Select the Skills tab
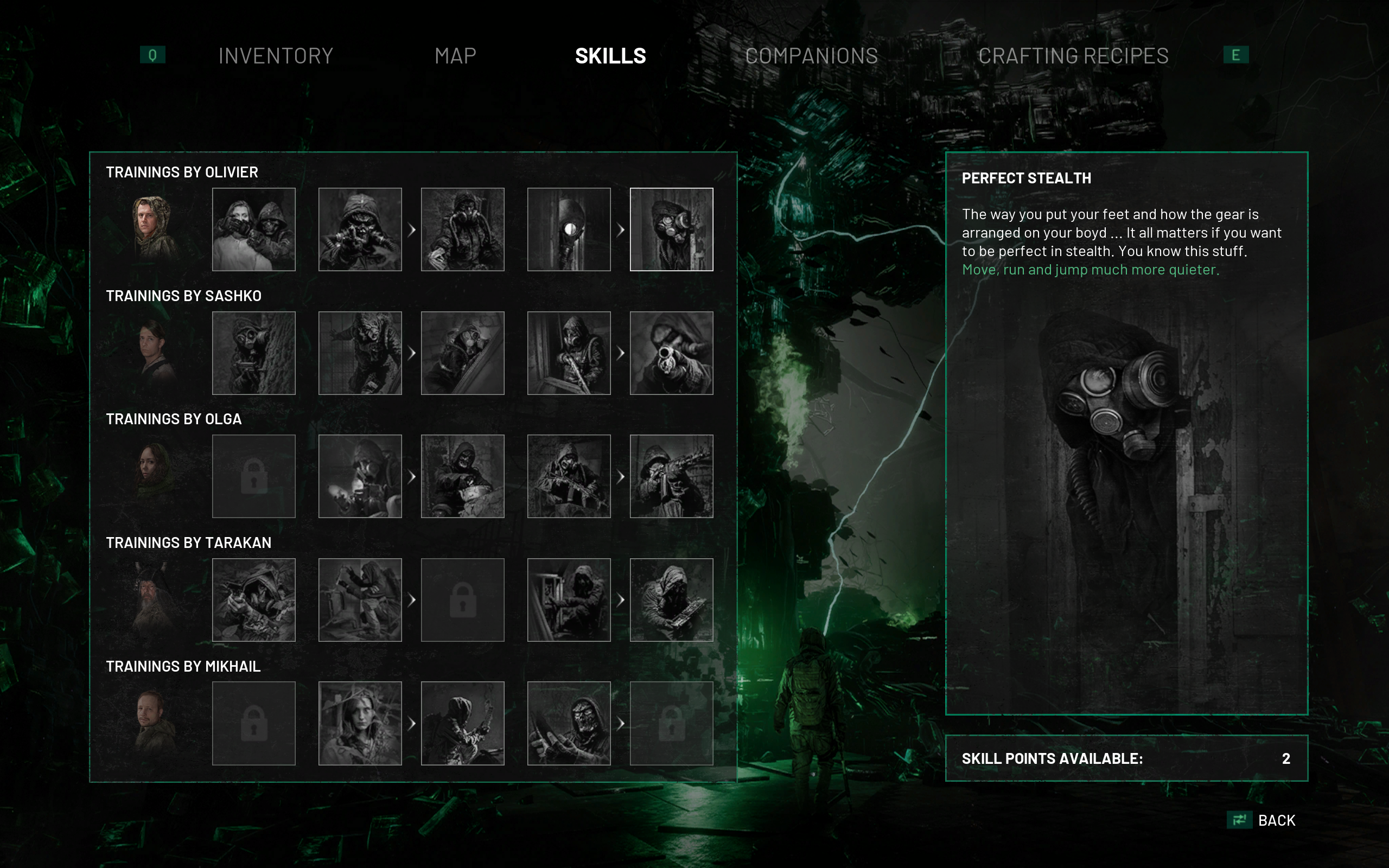The height and width of the screenshot is (868, 1389). pos(610,56)
